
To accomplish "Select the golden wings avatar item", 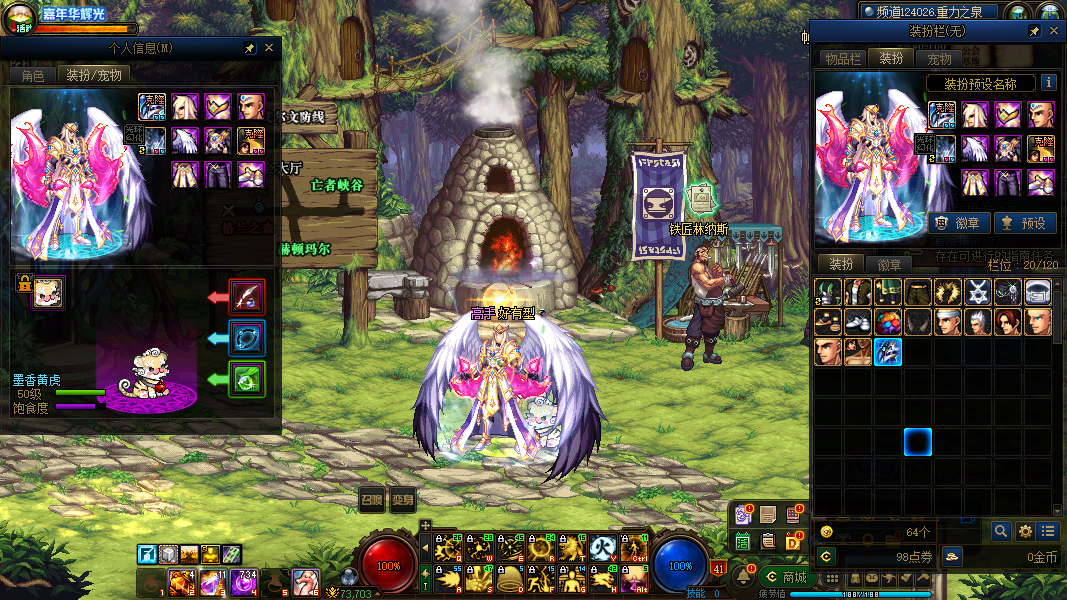I will click(x=948, y=292).
